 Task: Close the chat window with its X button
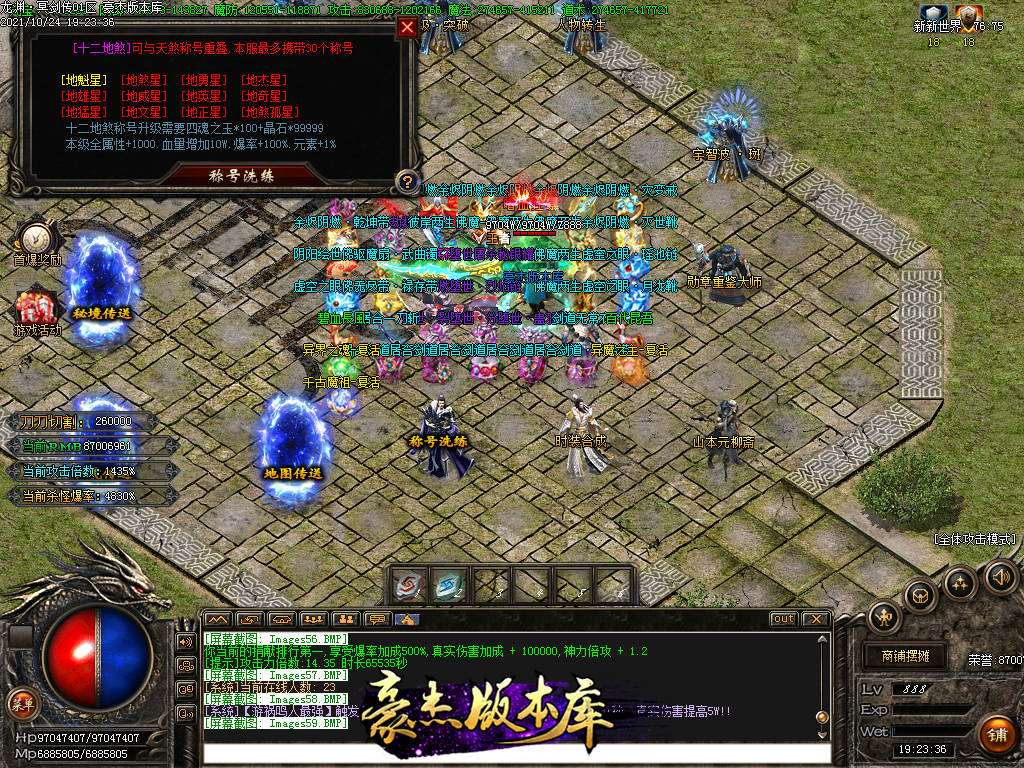815,619
